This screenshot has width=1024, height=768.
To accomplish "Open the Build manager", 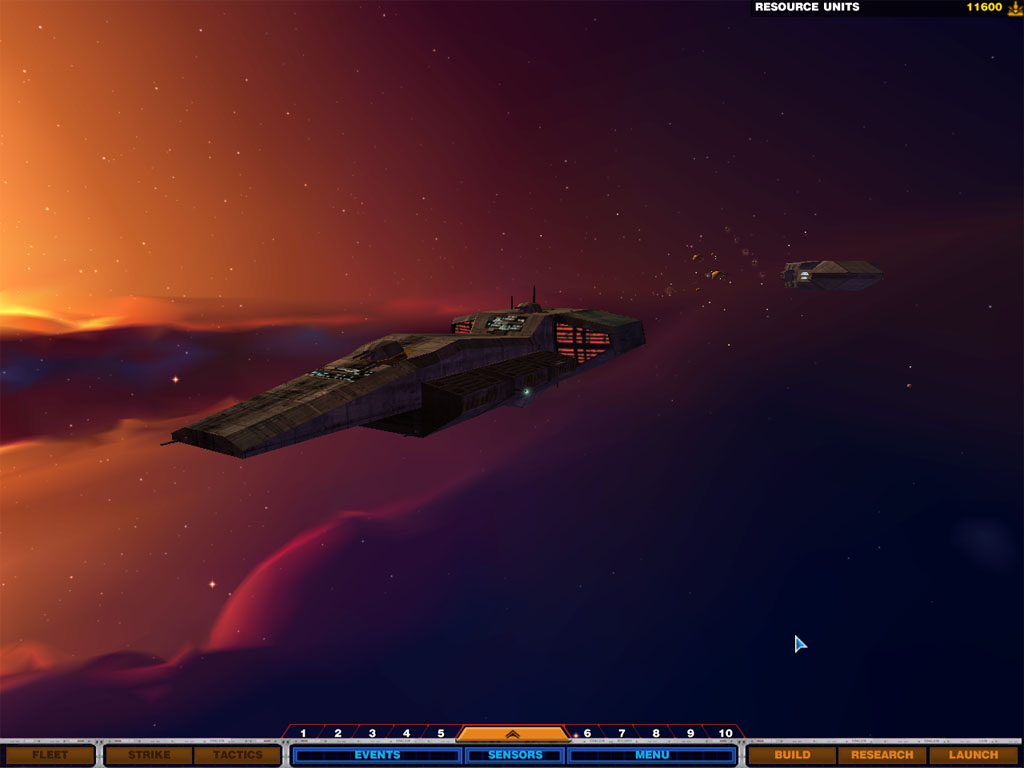I will (x=792, y=755).
